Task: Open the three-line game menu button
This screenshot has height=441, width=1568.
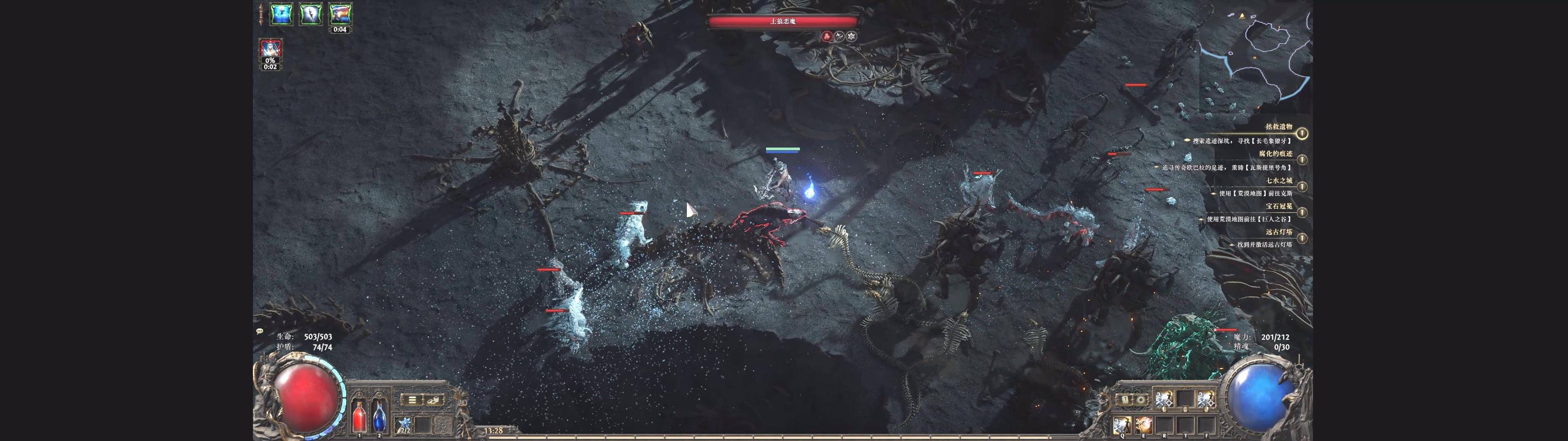Action: pyautogui.click(x=412, y=400)
